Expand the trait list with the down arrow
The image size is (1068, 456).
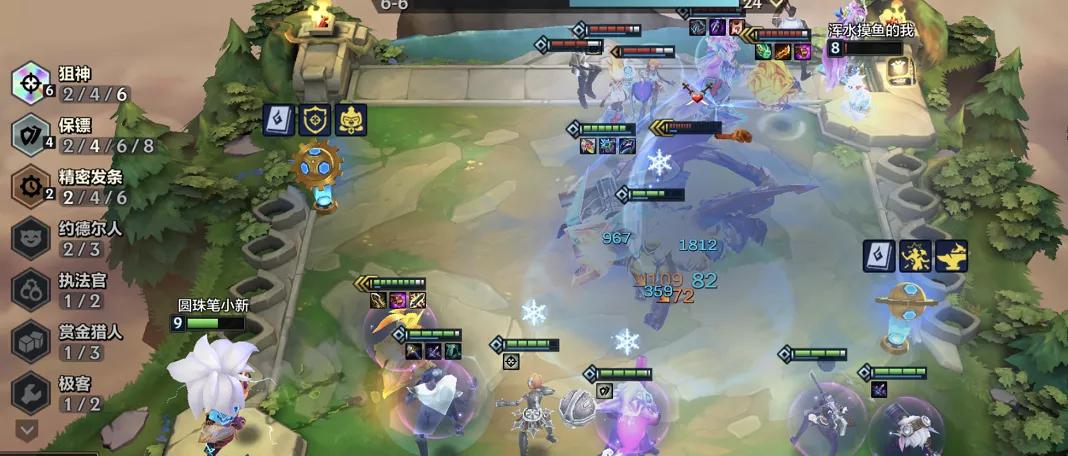27,429
